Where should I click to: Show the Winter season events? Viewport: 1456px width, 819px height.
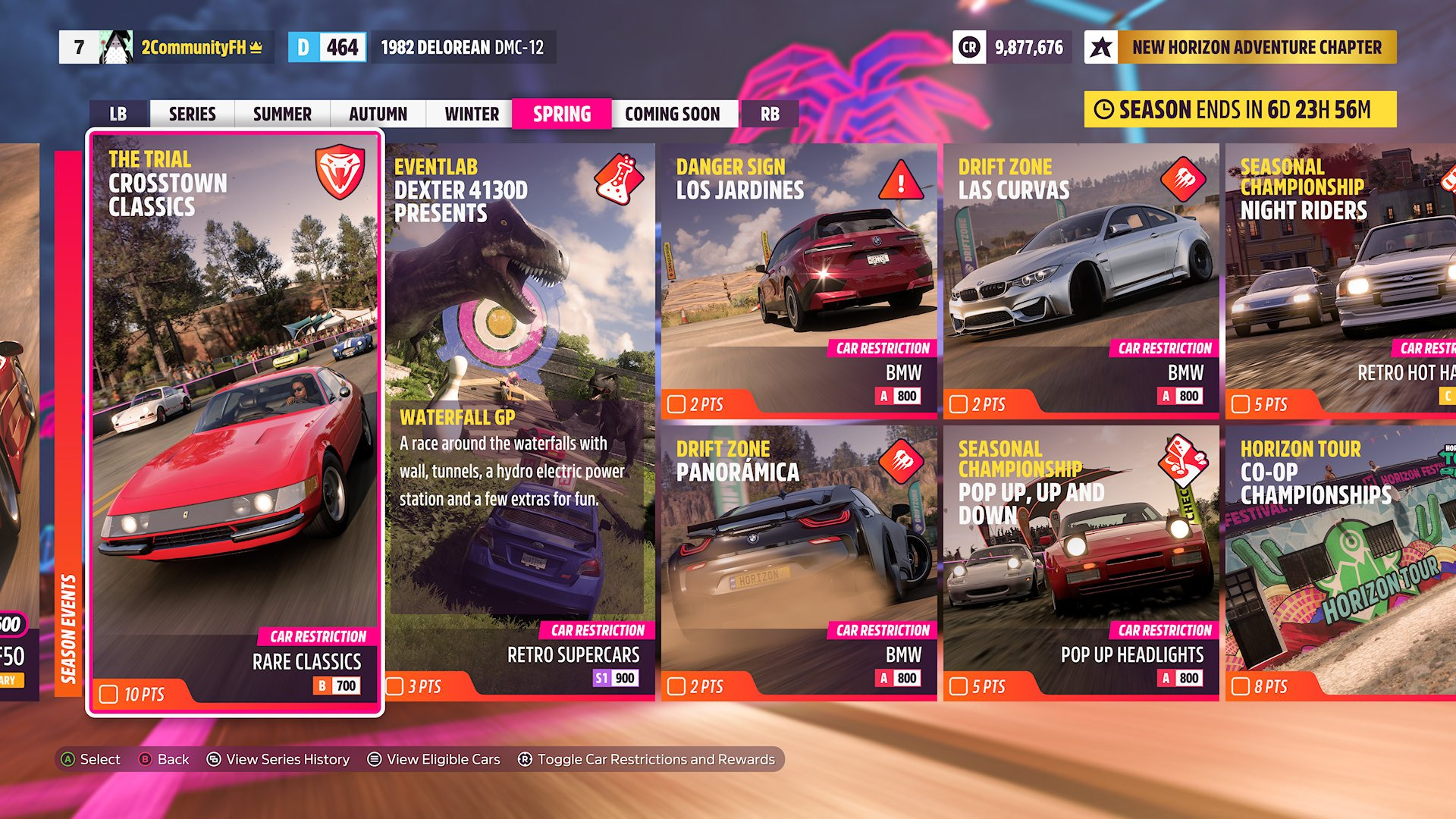[472, 114]
